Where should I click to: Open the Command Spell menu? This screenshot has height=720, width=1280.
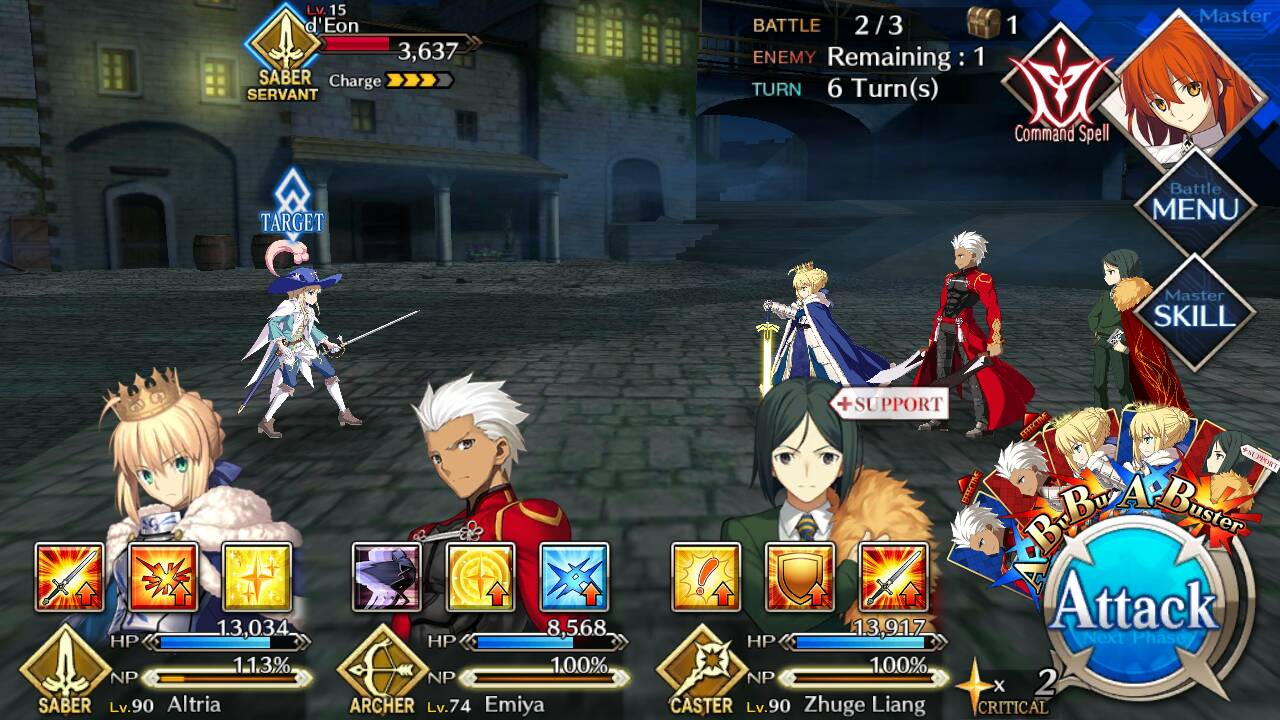click(1060, 85)
